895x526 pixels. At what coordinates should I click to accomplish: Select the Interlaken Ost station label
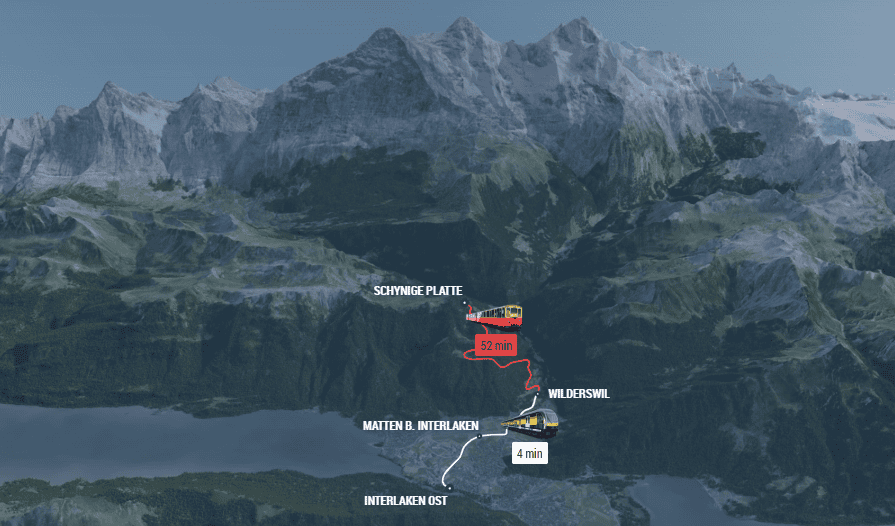tap(405, 500)
